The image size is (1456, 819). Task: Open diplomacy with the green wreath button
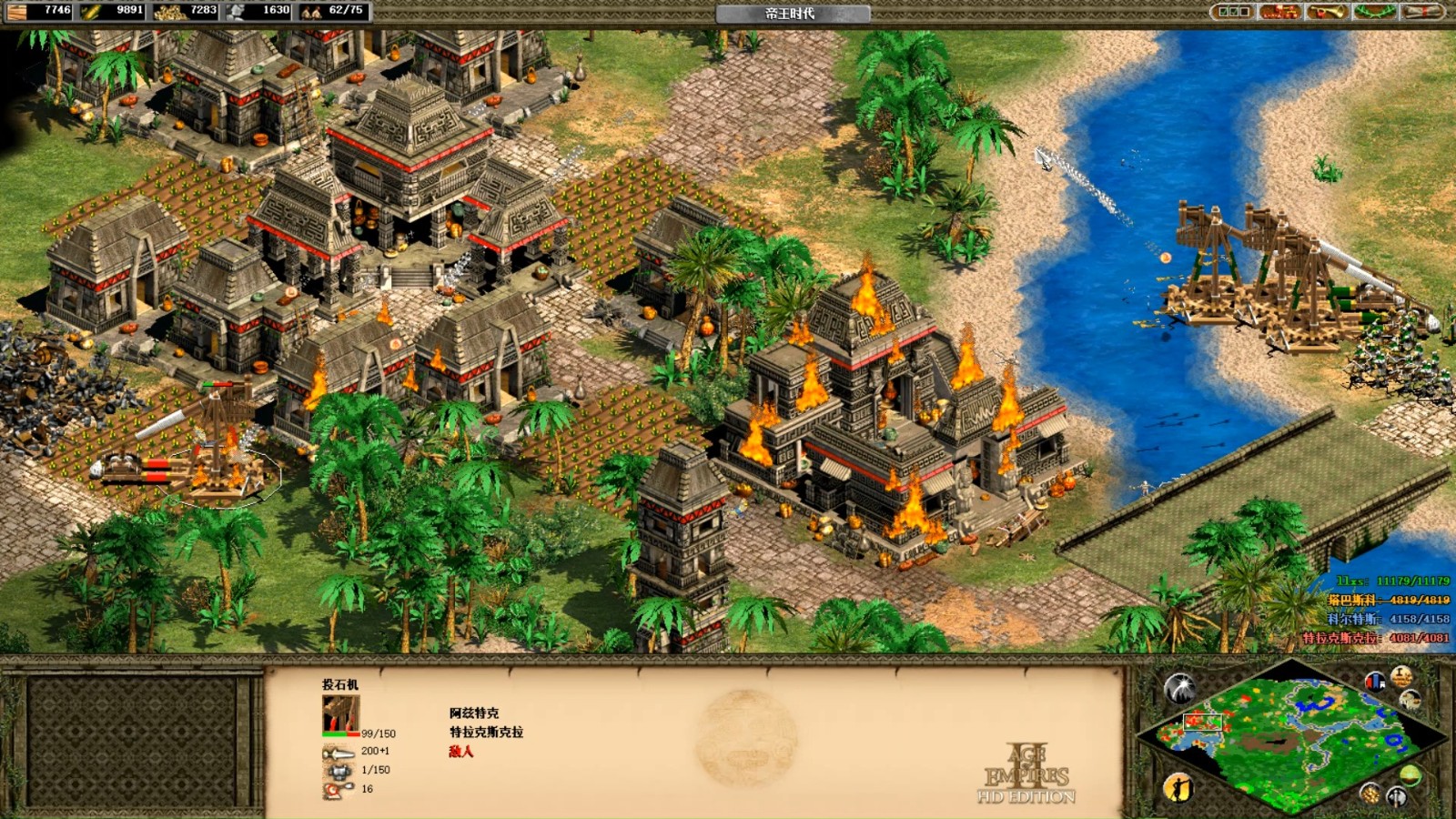click(x=1374, y=12)
